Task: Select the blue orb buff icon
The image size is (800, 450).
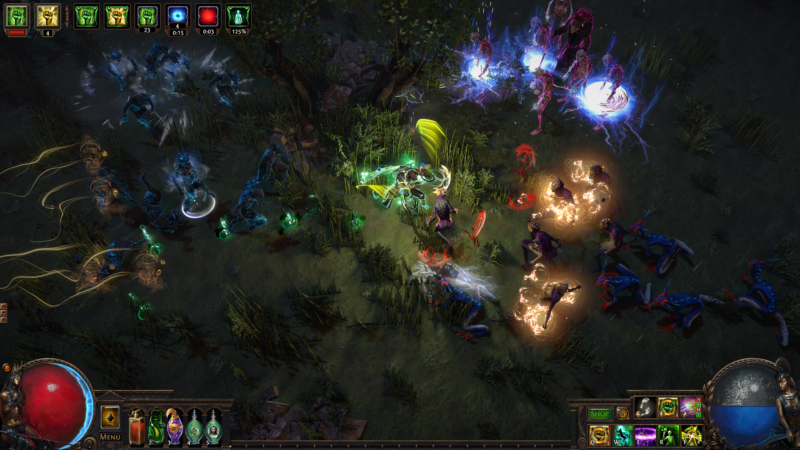Action: 178,15
